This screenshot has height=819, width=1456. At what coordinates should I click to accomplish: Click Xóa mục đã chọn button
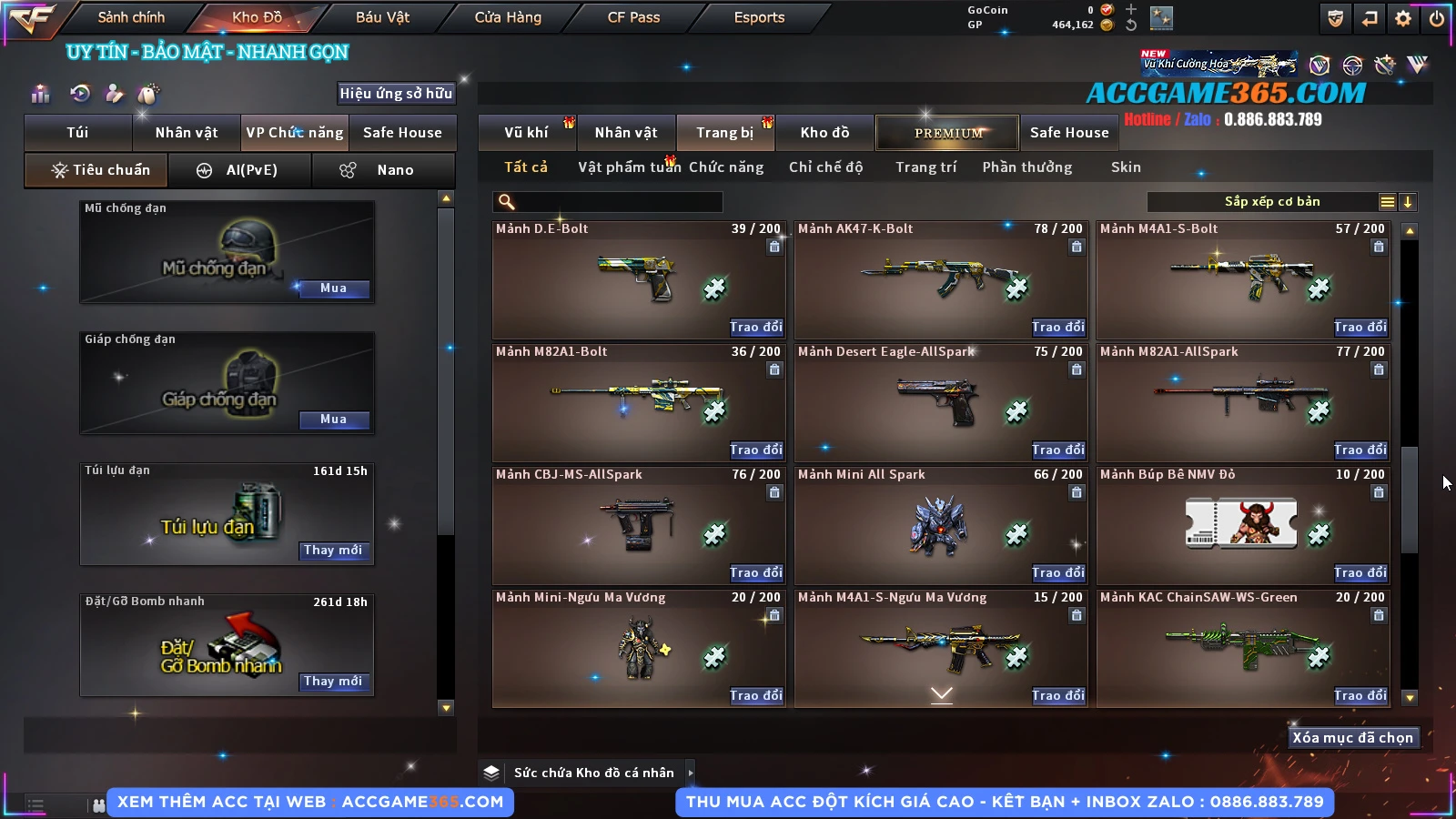pos(1352,738)
